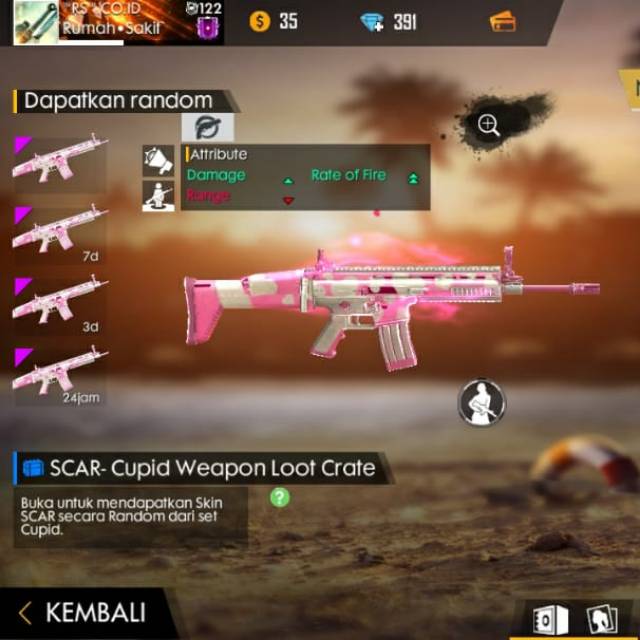Select the 3d SCAR Cupid skin
This screenshot has height=640, width=640.
coord(60,300)
